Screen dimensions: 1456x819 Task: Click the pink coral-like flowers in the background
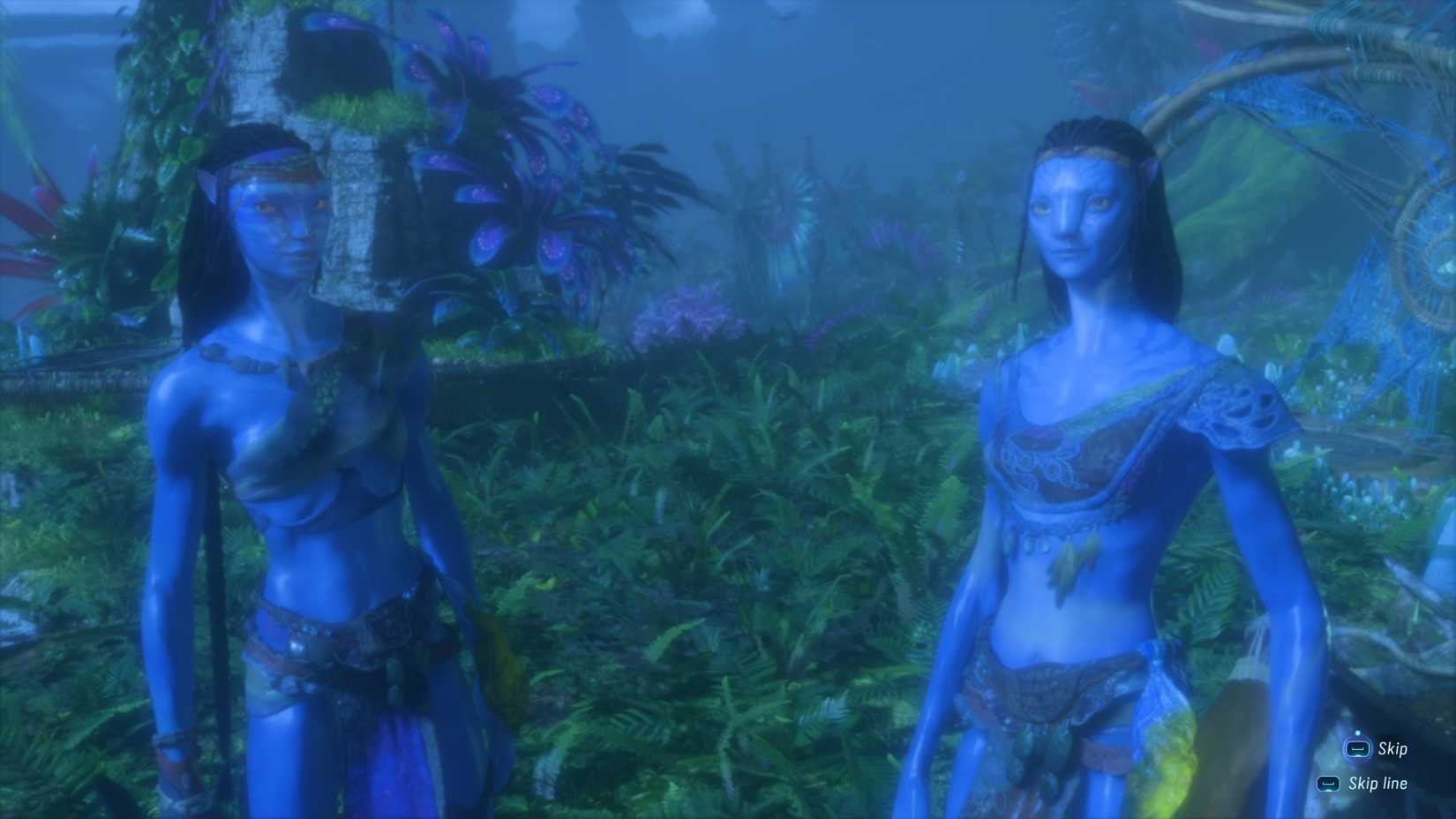[688, 313]
